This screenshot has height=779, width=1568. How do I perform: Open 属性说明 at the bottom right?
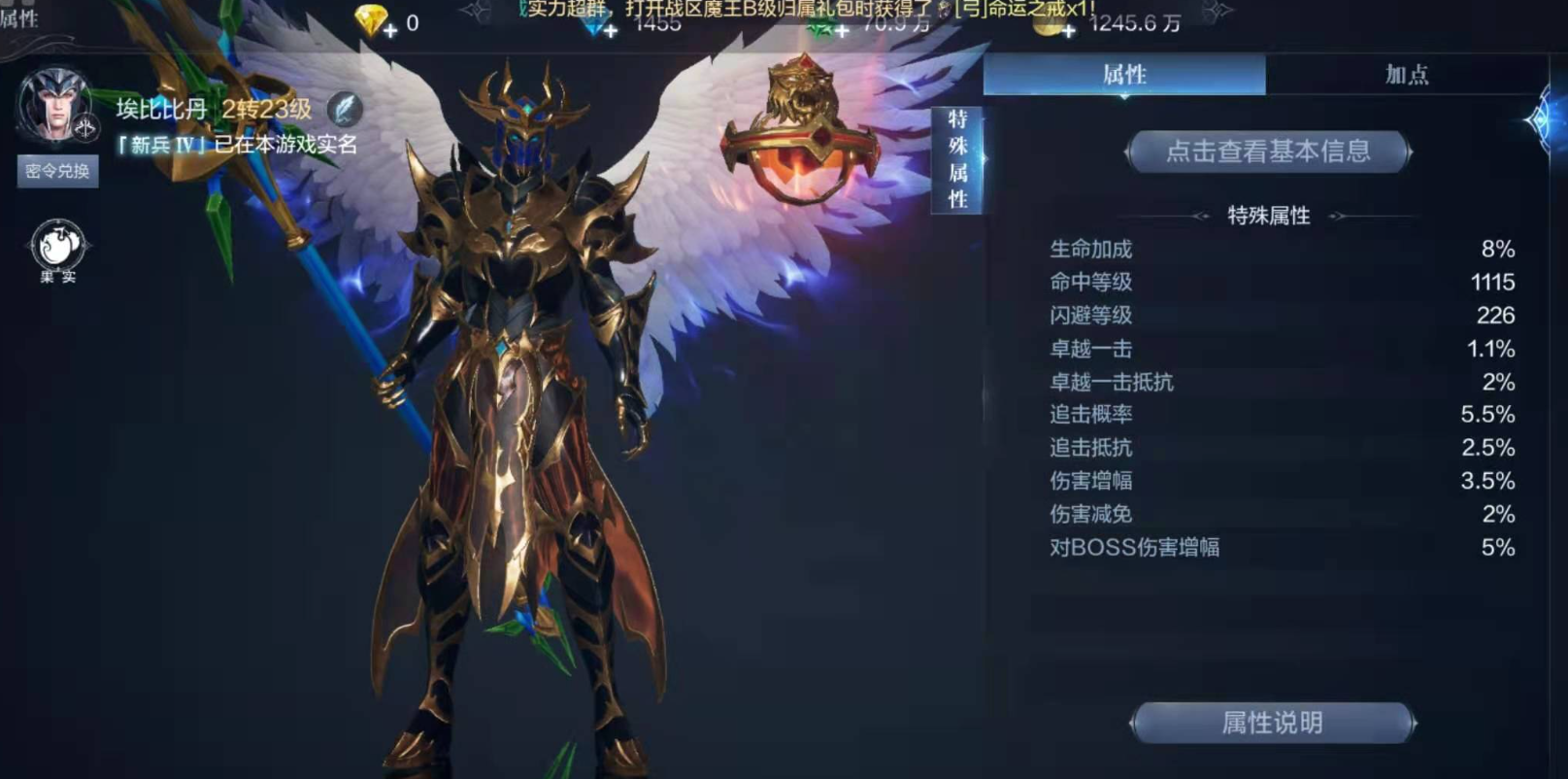[x=1272, y=723]
